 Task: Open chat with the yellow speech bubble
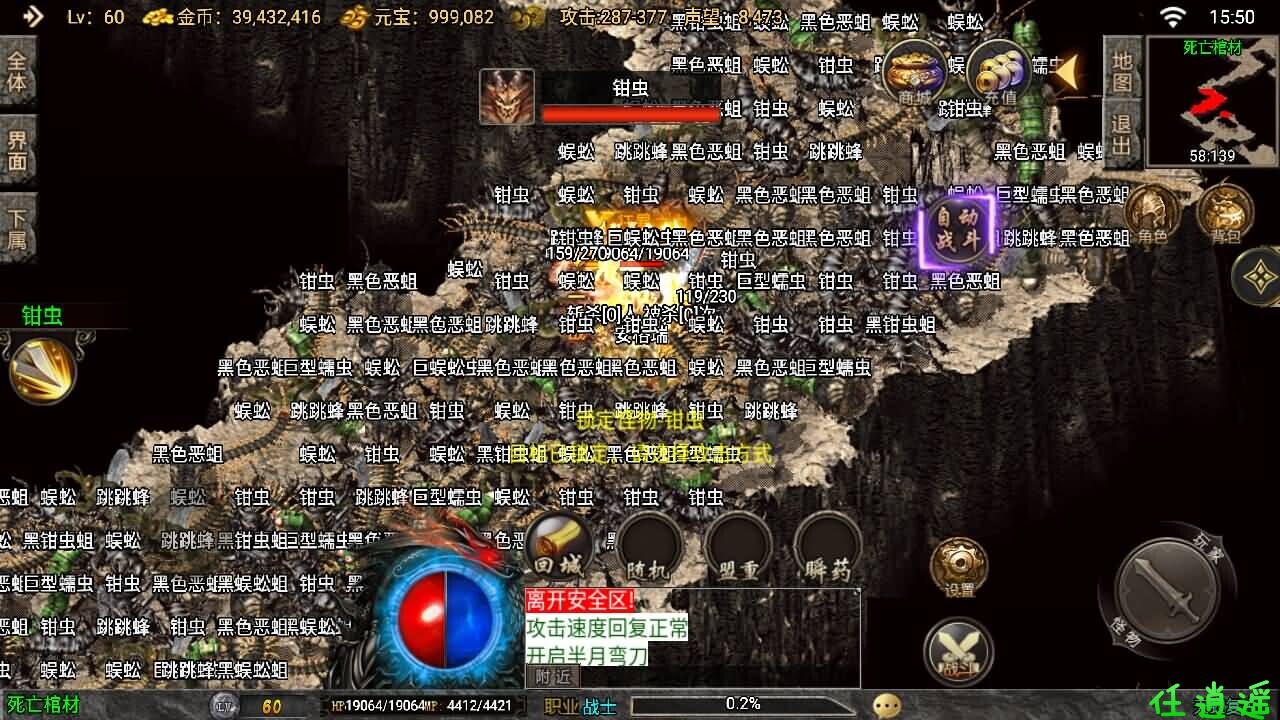coord(886,706)
